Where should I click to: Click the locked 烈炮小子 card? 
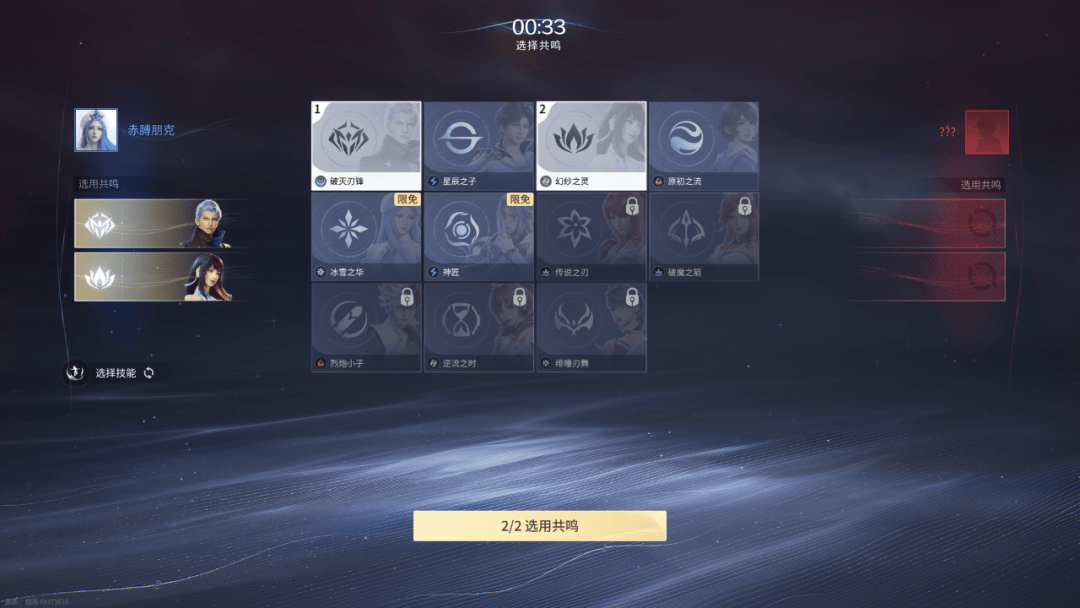point(366,327)
